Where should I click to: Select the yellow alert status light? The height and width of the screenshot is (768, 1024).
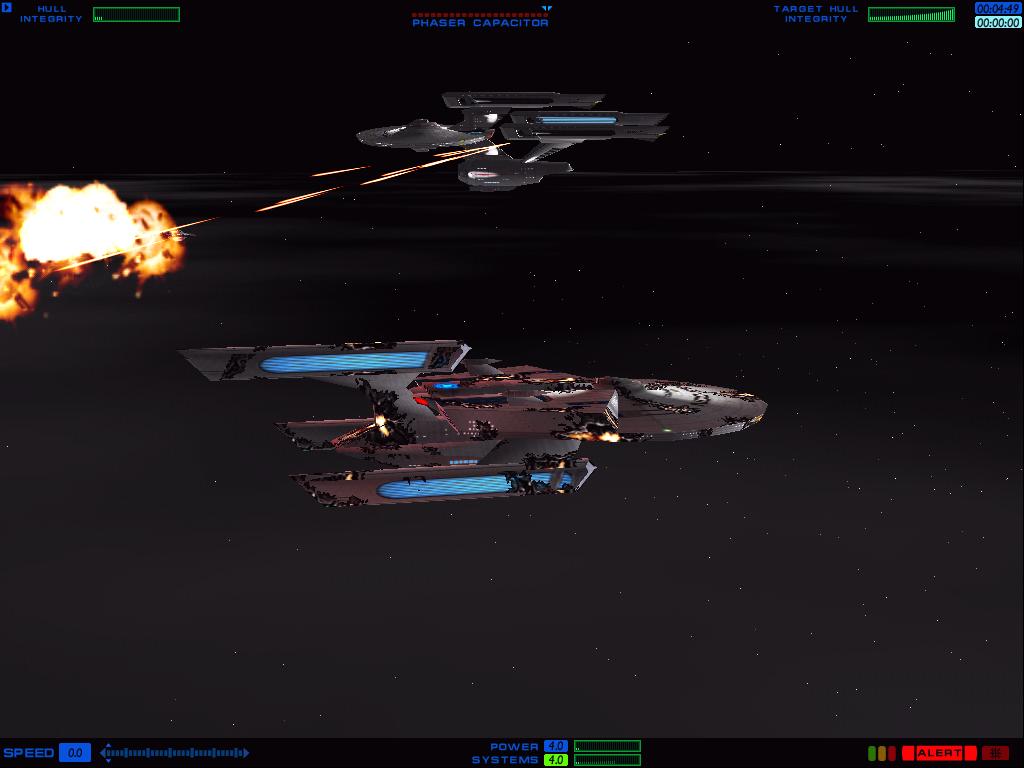click(x=882, y=753)
